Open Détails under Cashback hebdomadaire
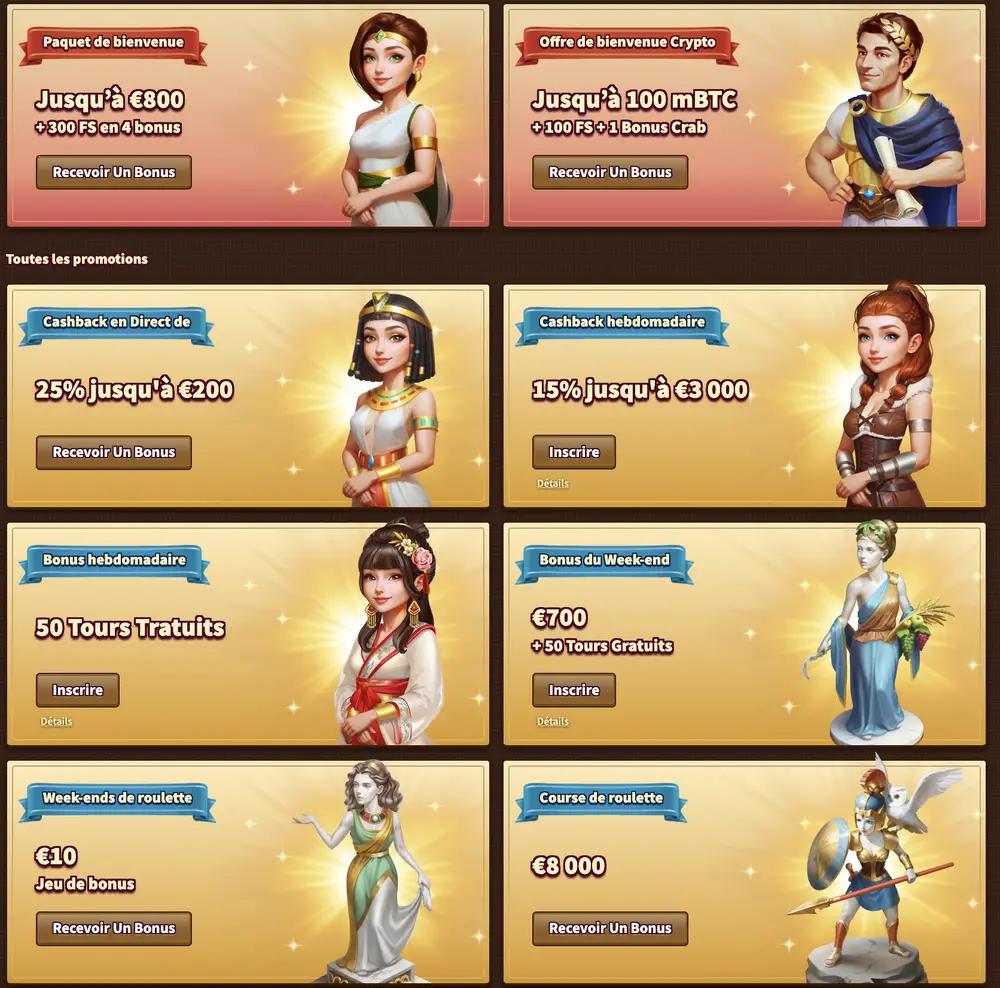 coord(552,483)
